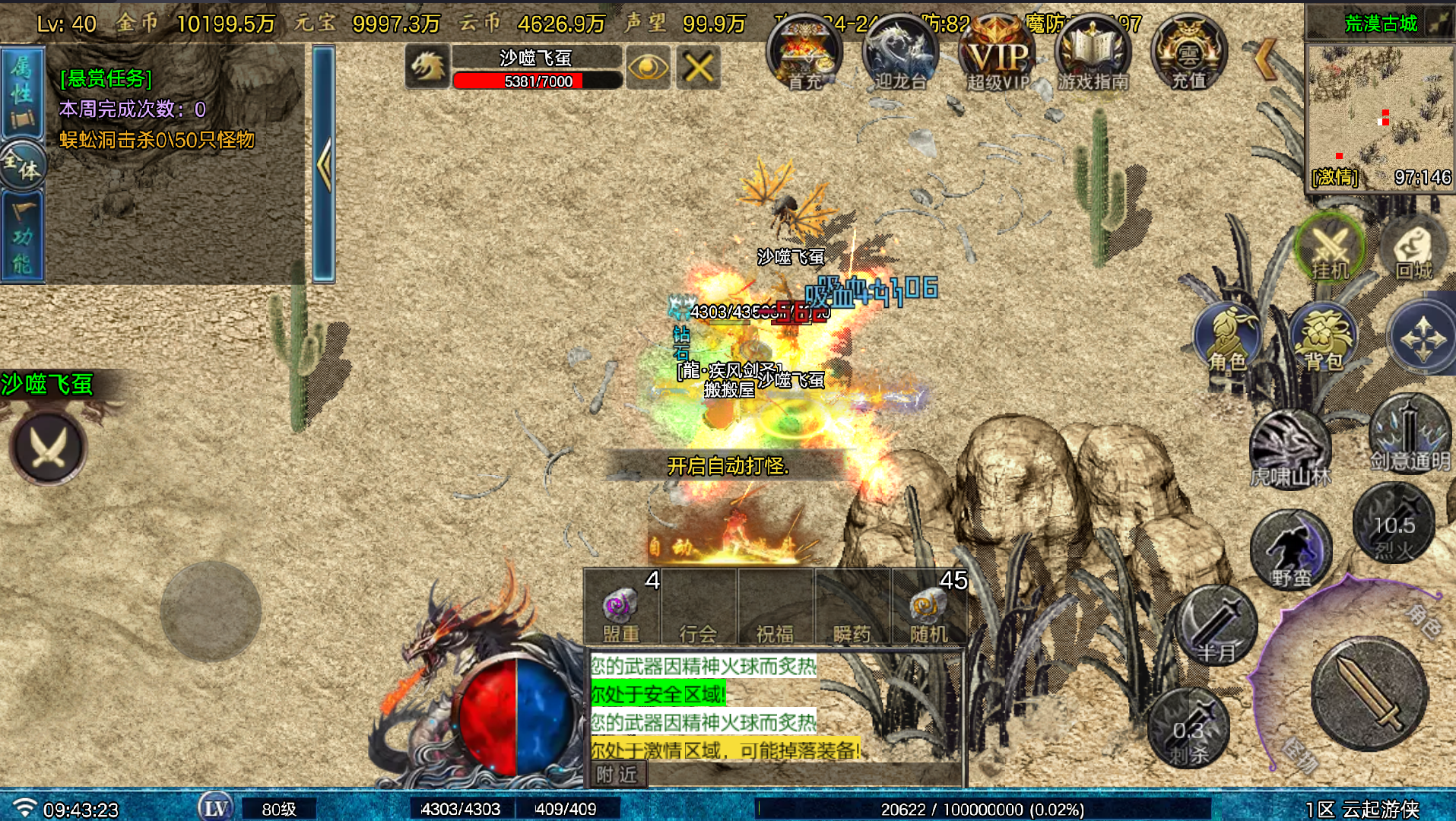The image size is (1456, 821).
Task: Close the target frame with X
Action: coord(699,68)
